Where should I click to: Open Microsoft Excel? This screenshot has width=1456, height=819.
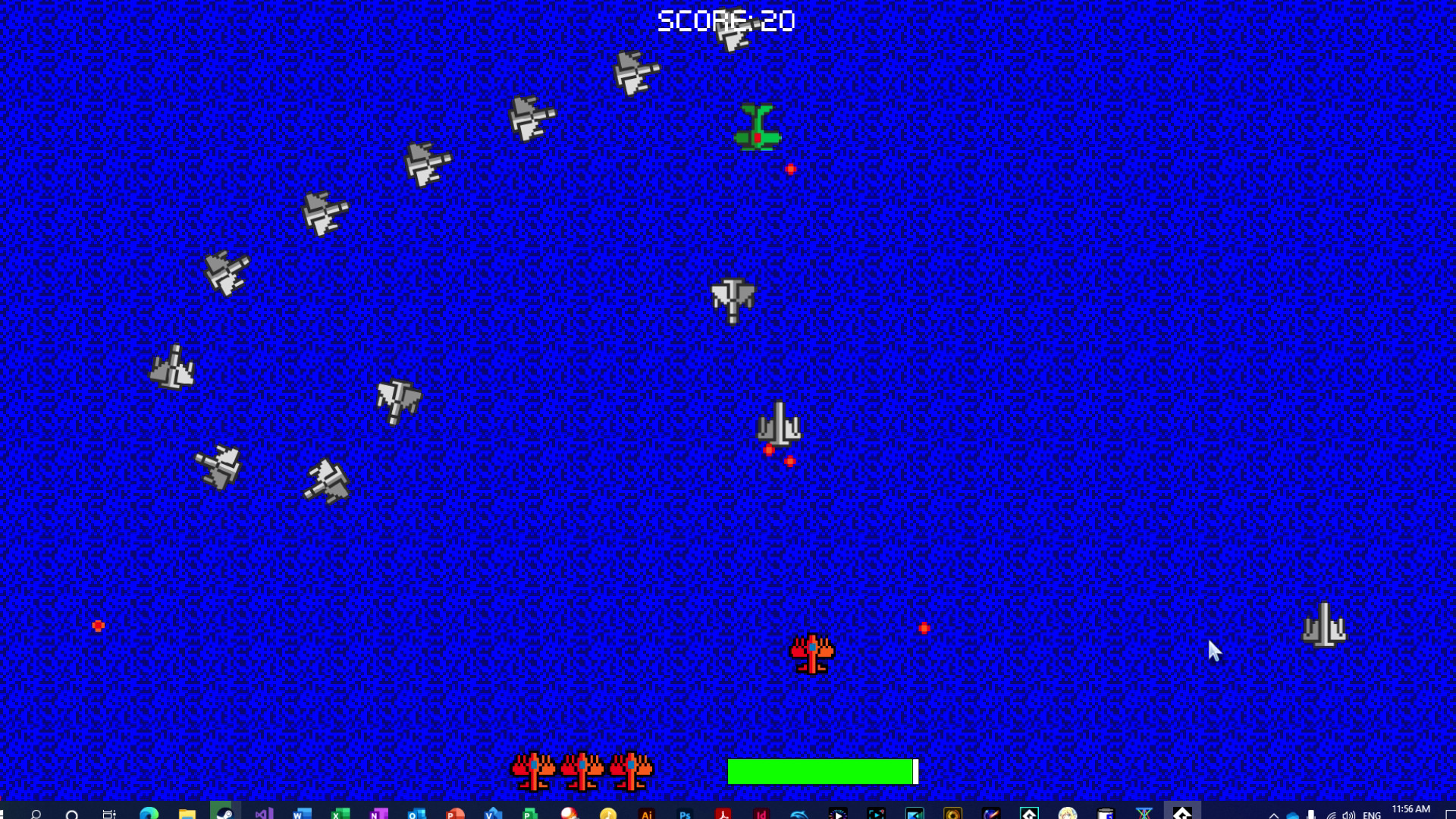click(337, 810)
